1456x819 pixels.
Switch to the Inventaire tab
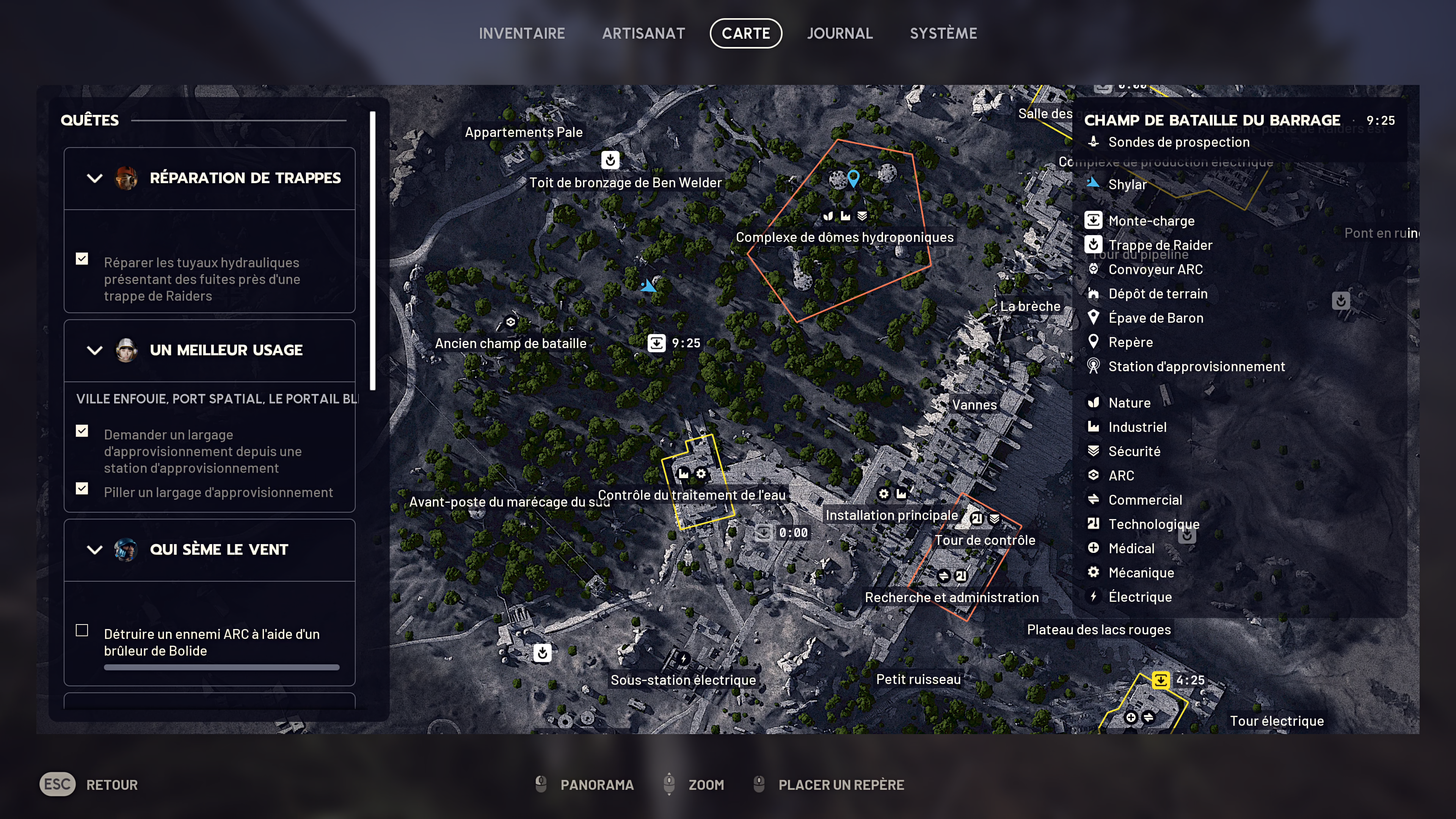pyautogui.click(x=521, y=33)
